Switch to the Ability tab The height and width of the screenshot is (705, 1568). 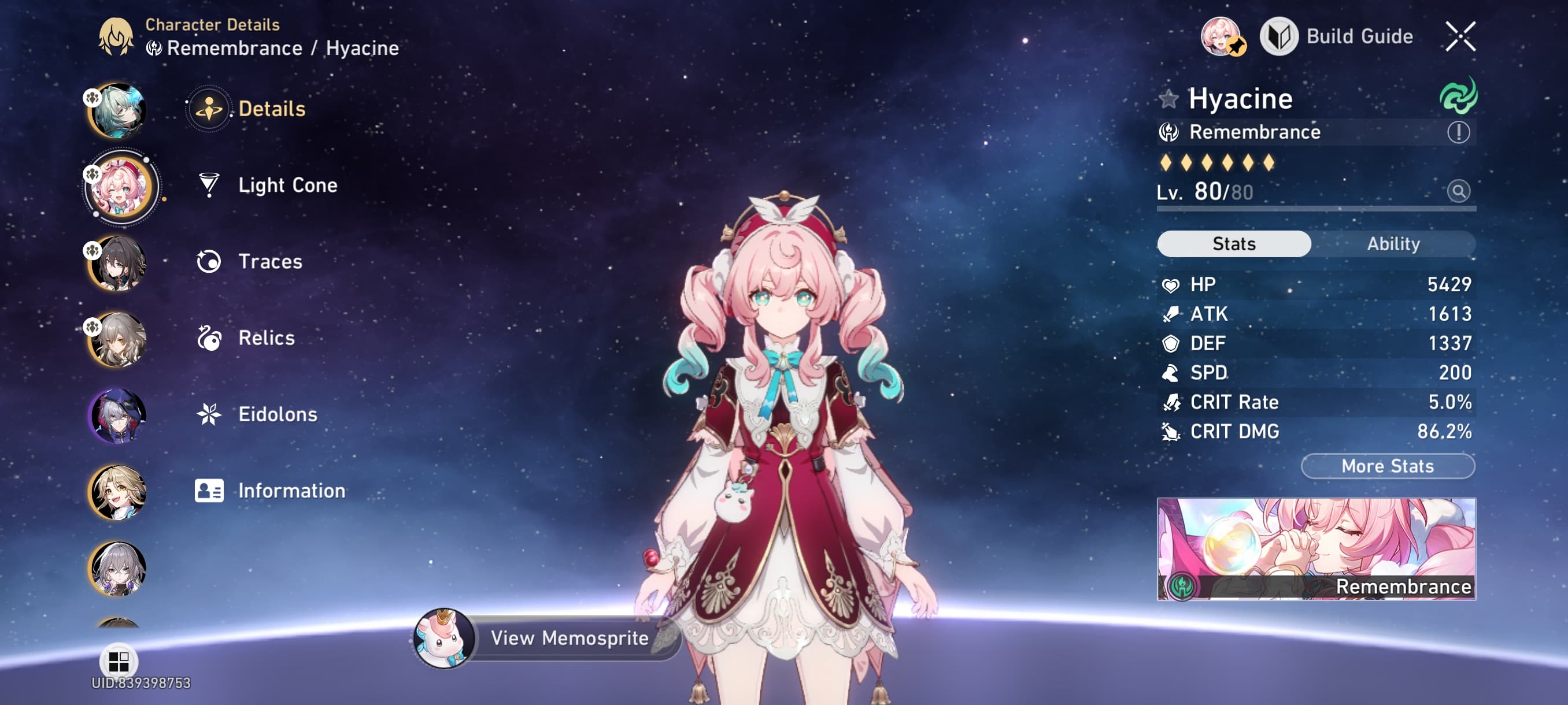pos(1394,243)
